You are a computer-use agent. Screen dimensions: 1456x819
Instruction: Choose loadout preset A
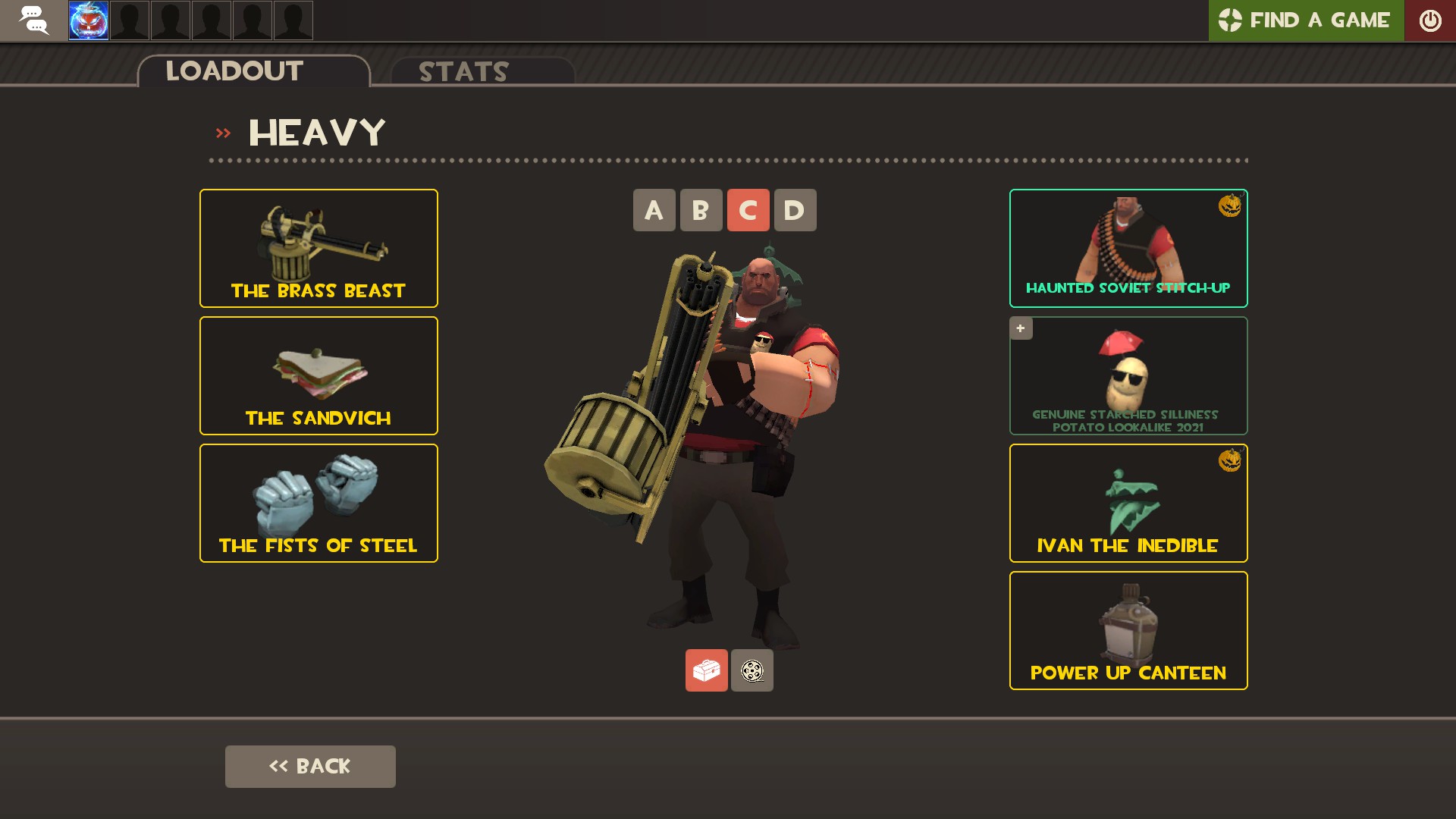click(x=654, y=210)
